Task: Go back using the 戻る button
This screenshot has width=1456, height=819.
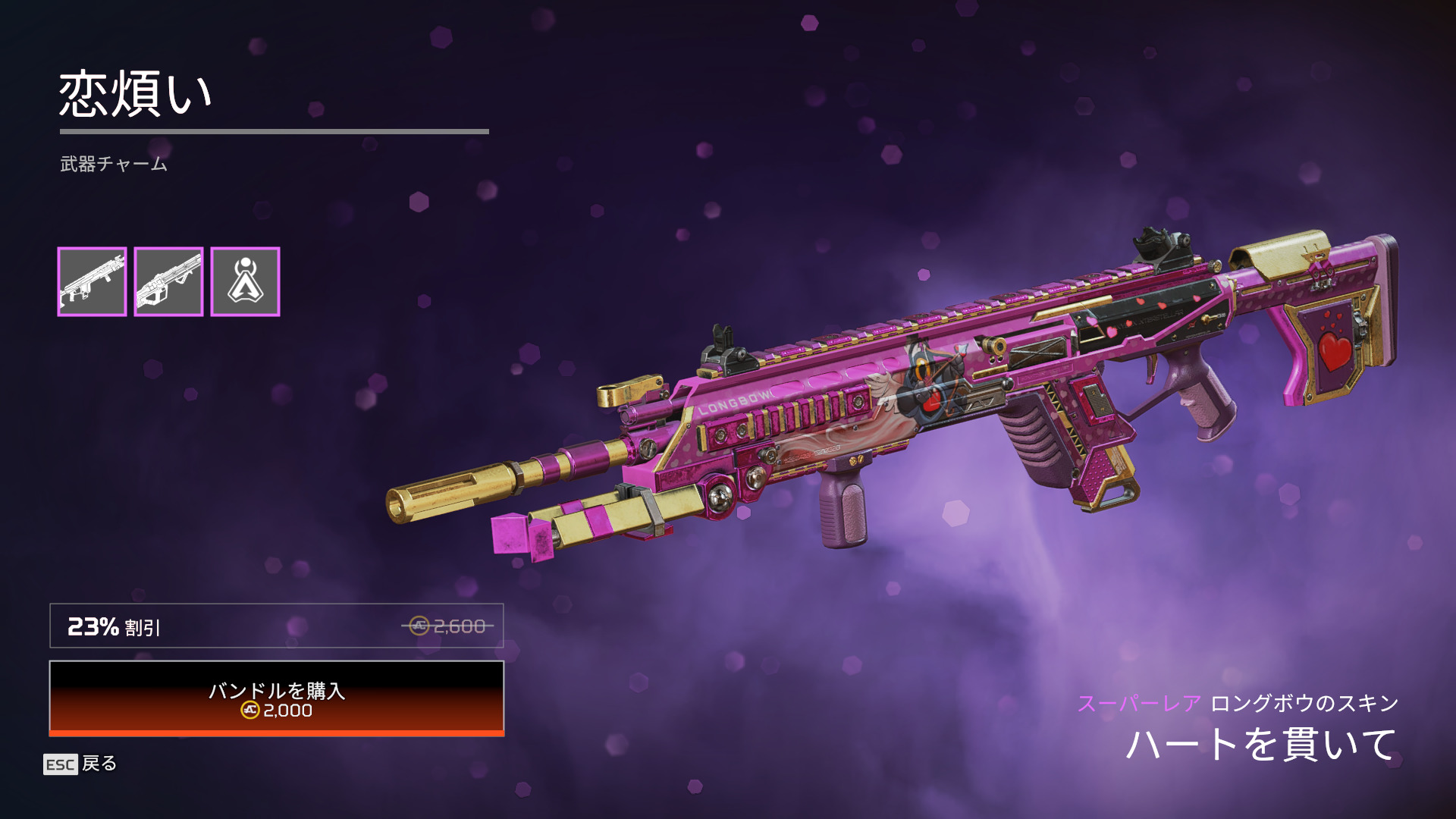Action: click(x=80, y=764)
